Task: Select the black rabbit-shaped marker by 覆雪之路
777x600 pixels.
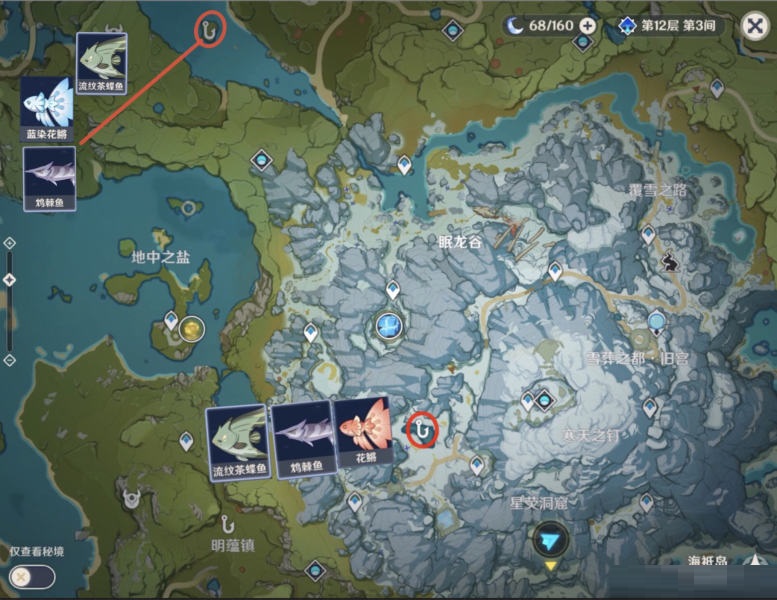Action: (669, 263)
